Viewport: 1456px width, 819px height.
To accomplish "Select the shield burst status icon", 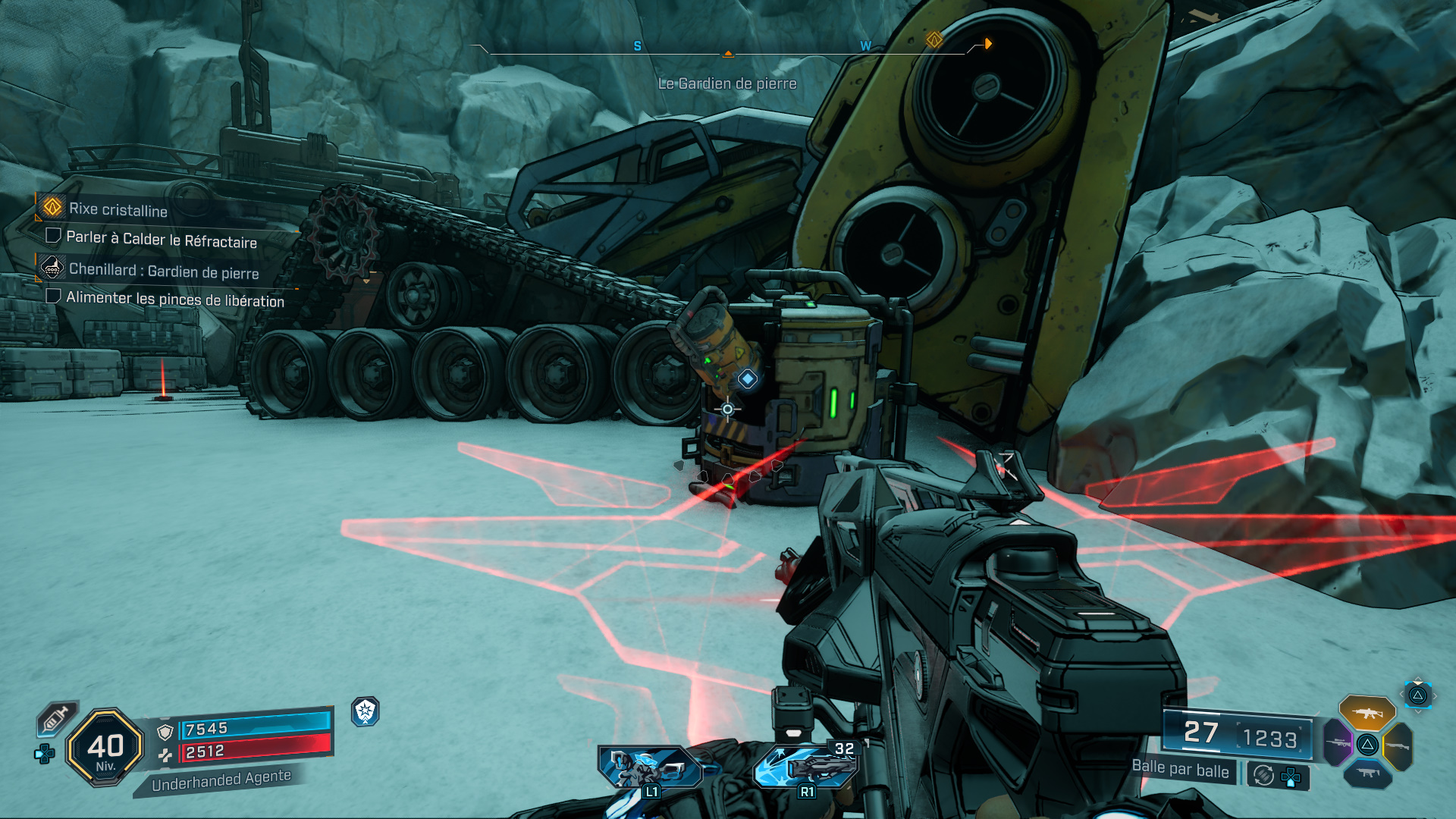I will pyautogui.click(x=366, y=711).
